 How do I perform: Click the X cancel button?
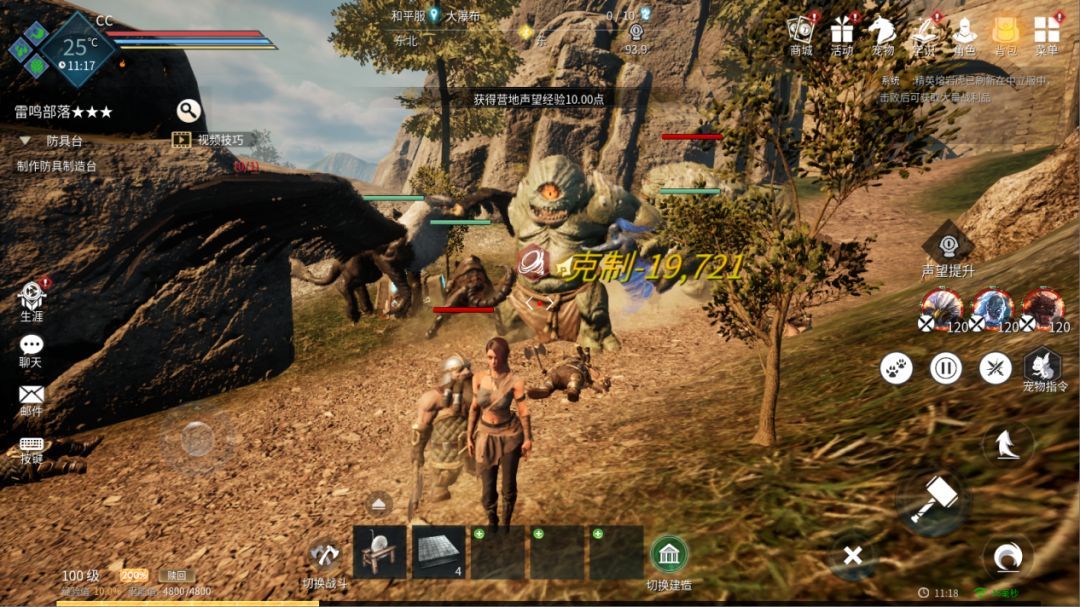[x=853, y=556]
